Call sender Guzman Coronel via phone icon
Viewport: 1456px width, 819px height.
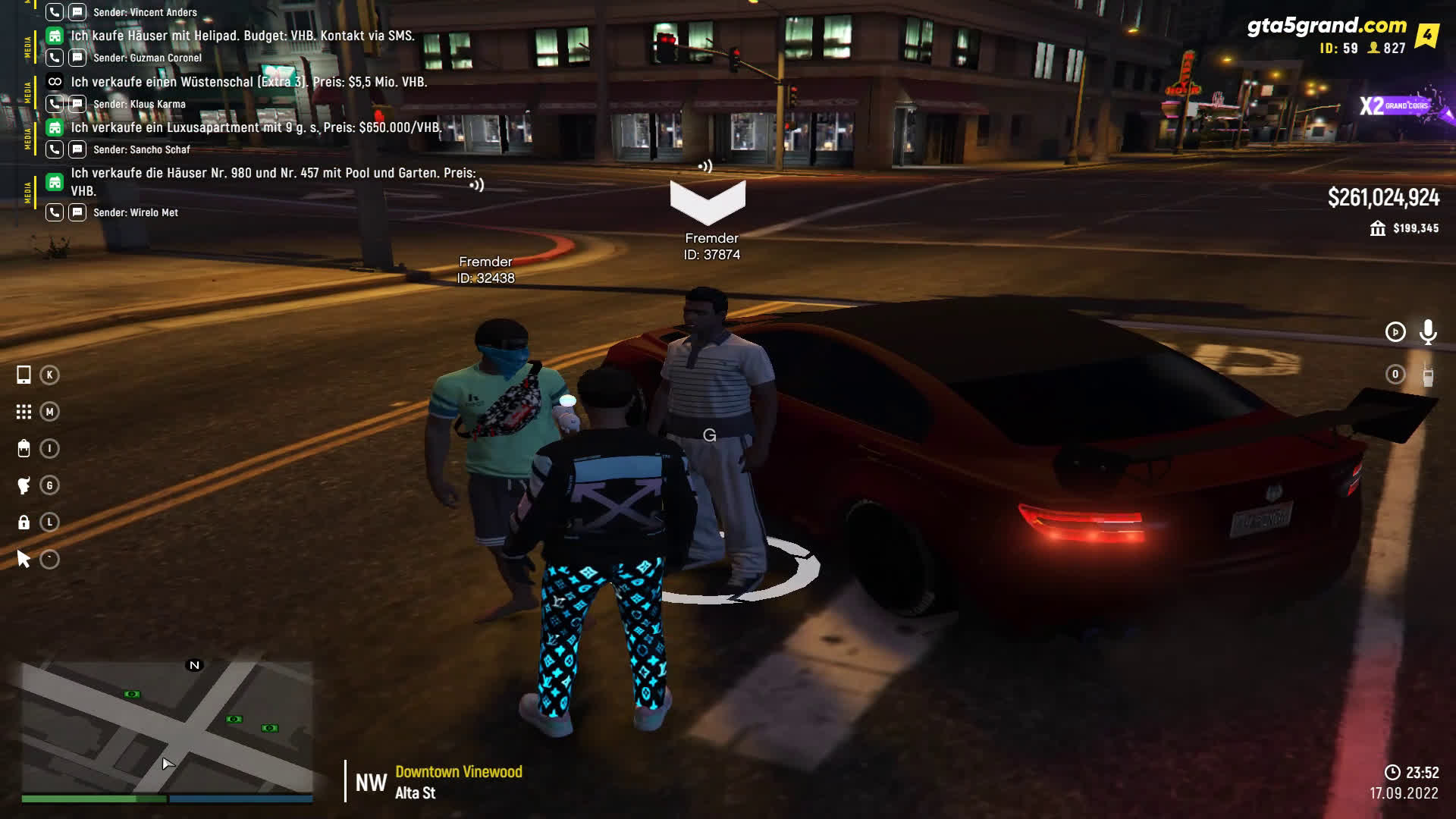click(55, 58)
